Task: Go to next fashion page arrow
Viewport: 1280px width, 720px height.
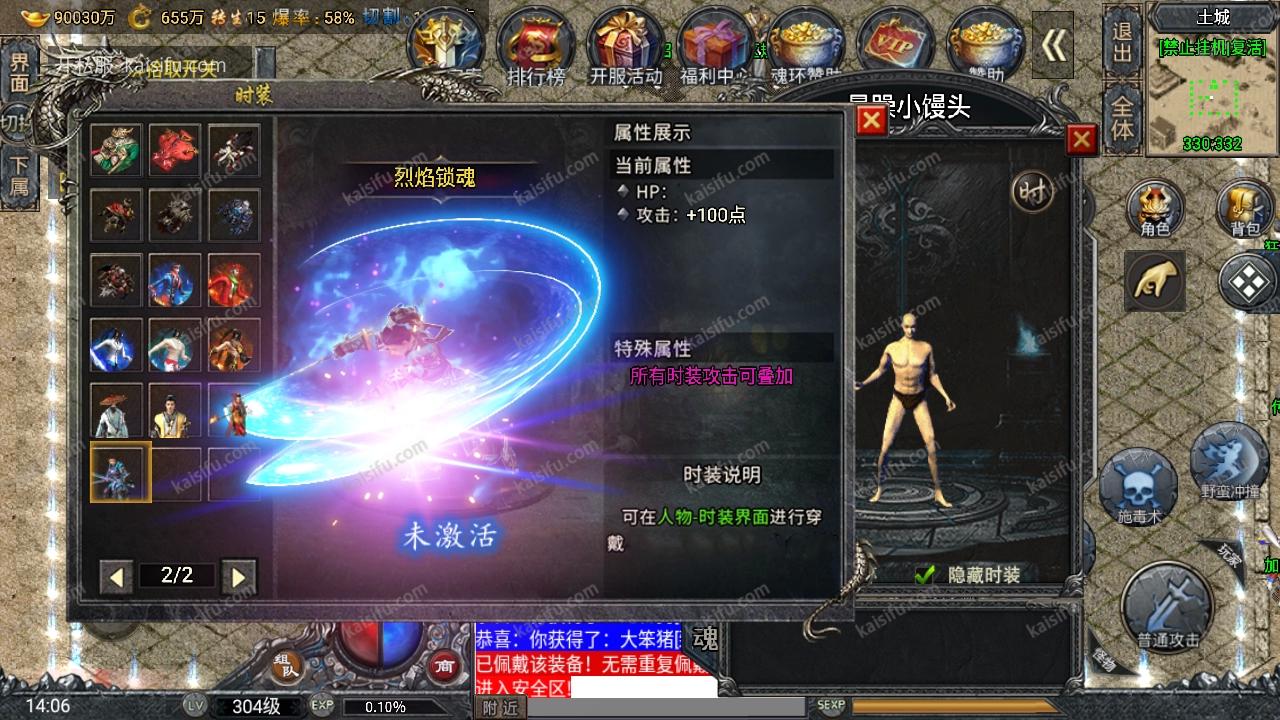Action: pyautogui.click(x=239, y=575)
